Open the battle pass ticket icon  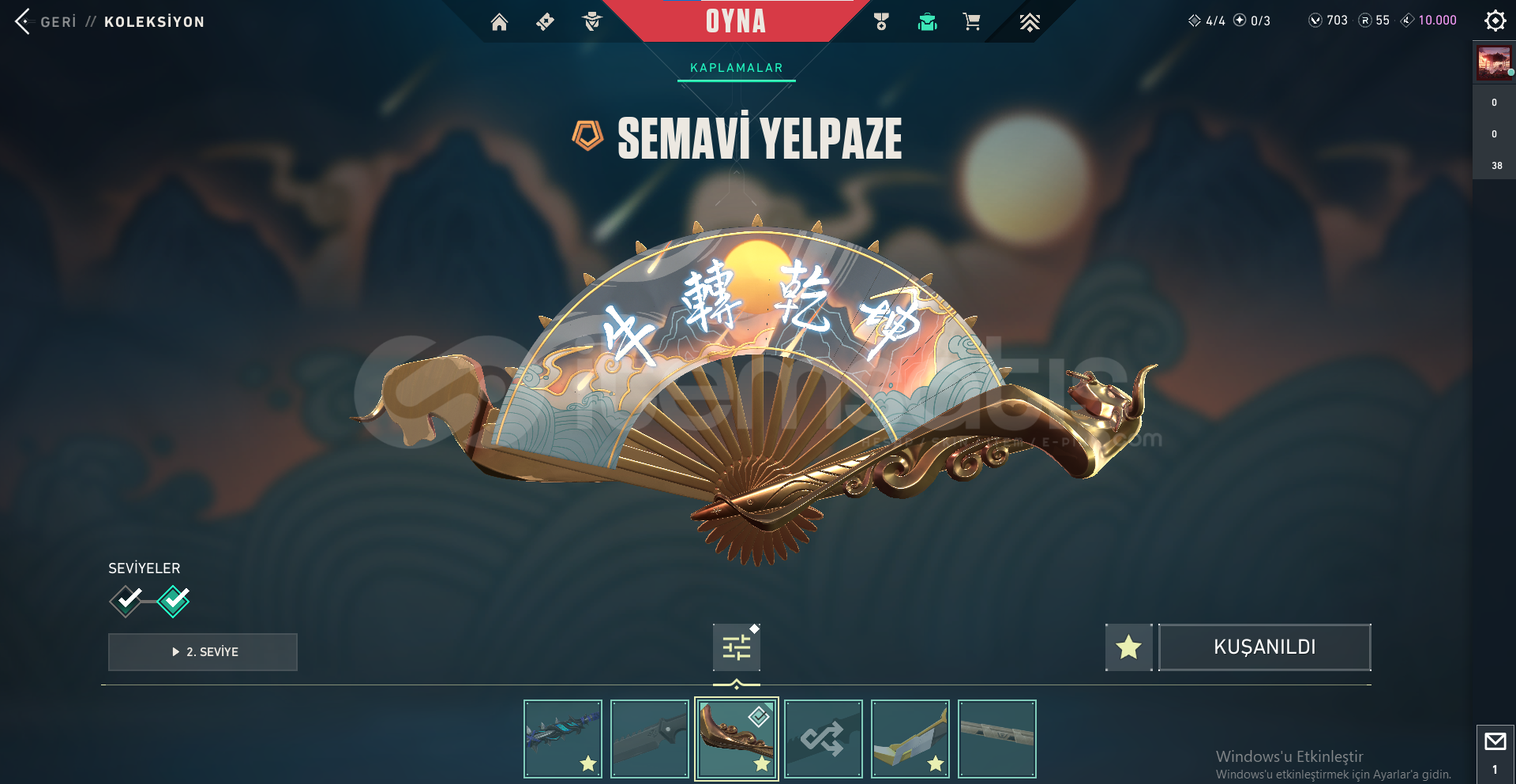click(x=545, y=22)
